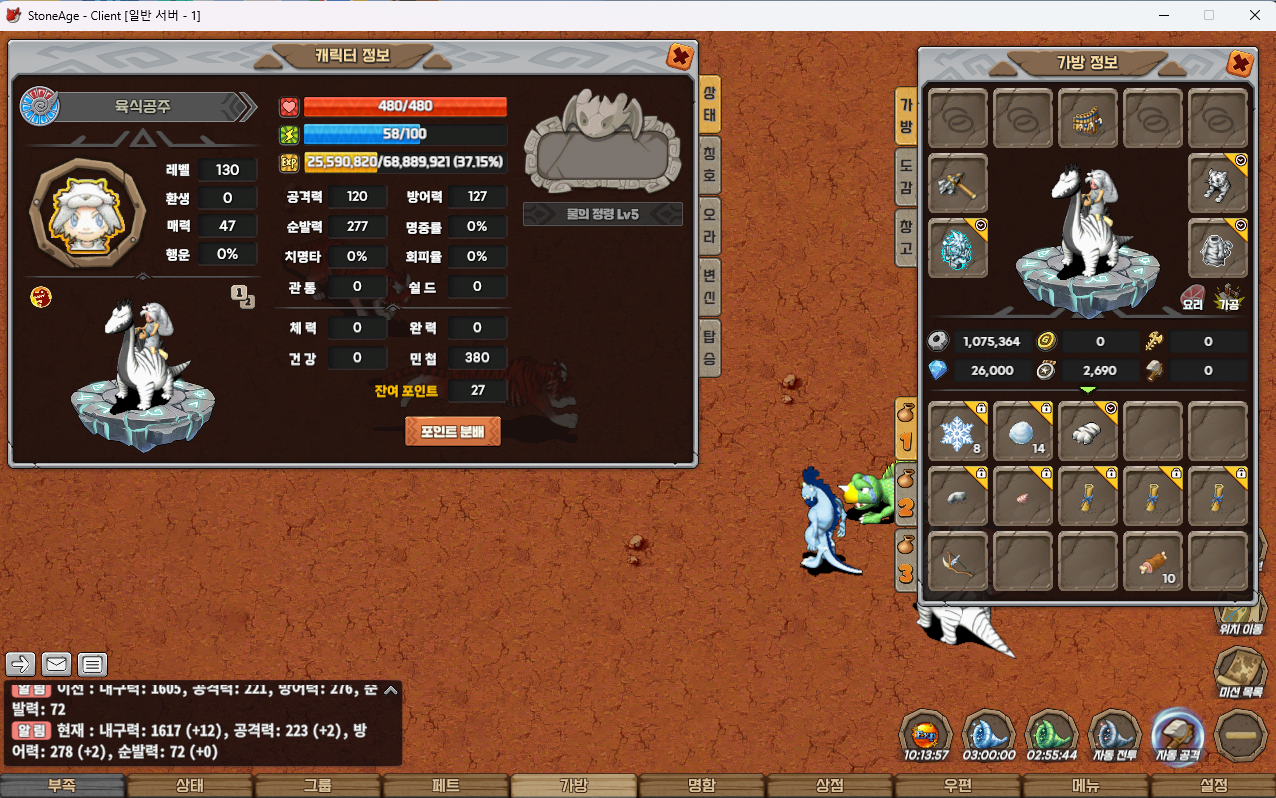Open the 설정 settings menu

point(1213,786)
